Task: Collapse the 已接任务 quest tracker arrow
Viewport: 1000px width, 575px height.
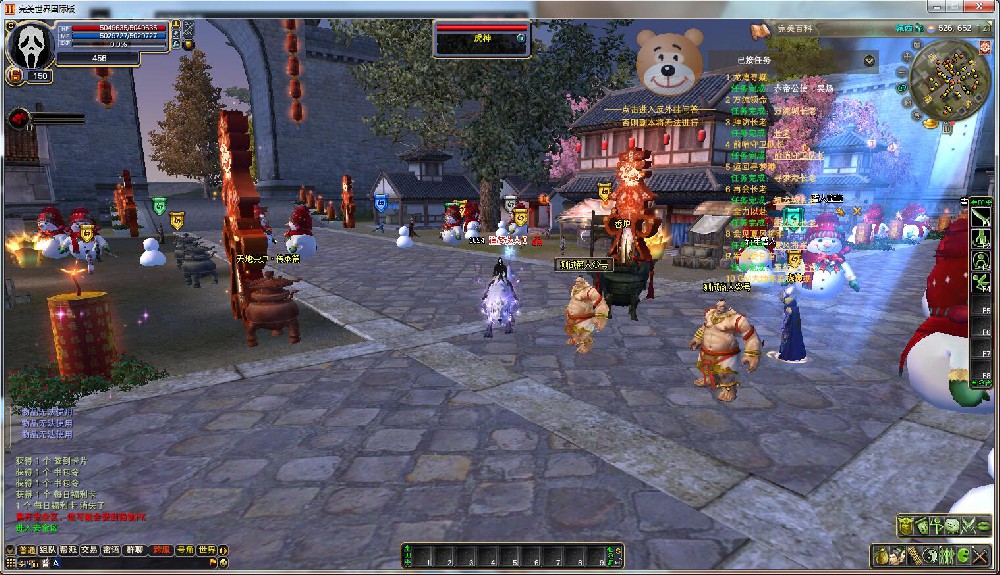Action: [x=869, y=61]
